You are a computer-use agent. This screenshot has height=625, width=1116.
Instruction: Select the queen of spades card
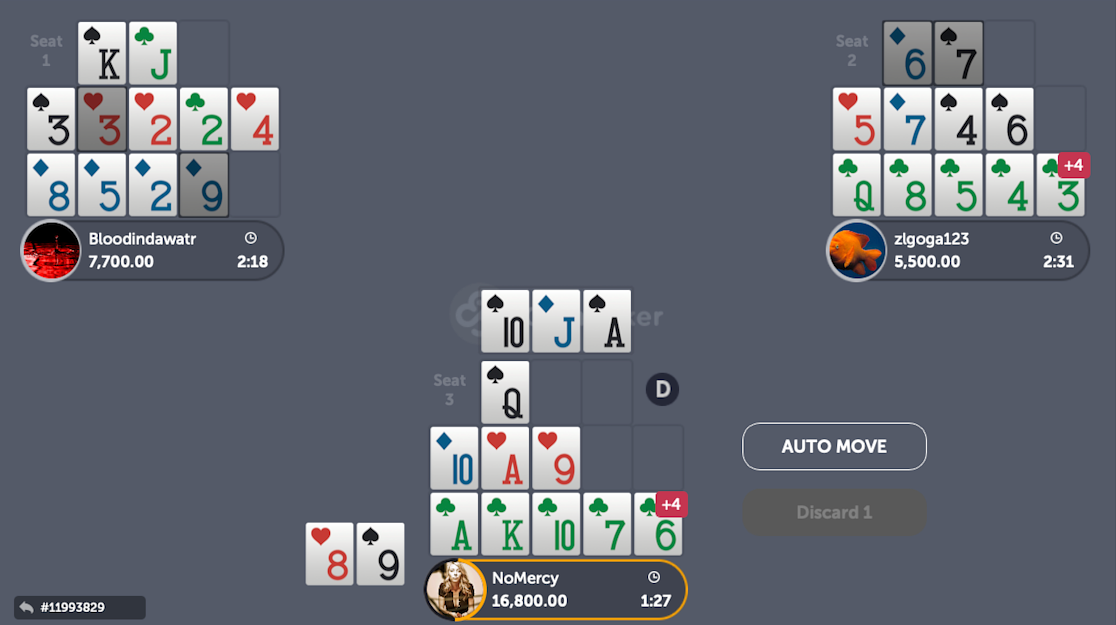tap(505, 392)
